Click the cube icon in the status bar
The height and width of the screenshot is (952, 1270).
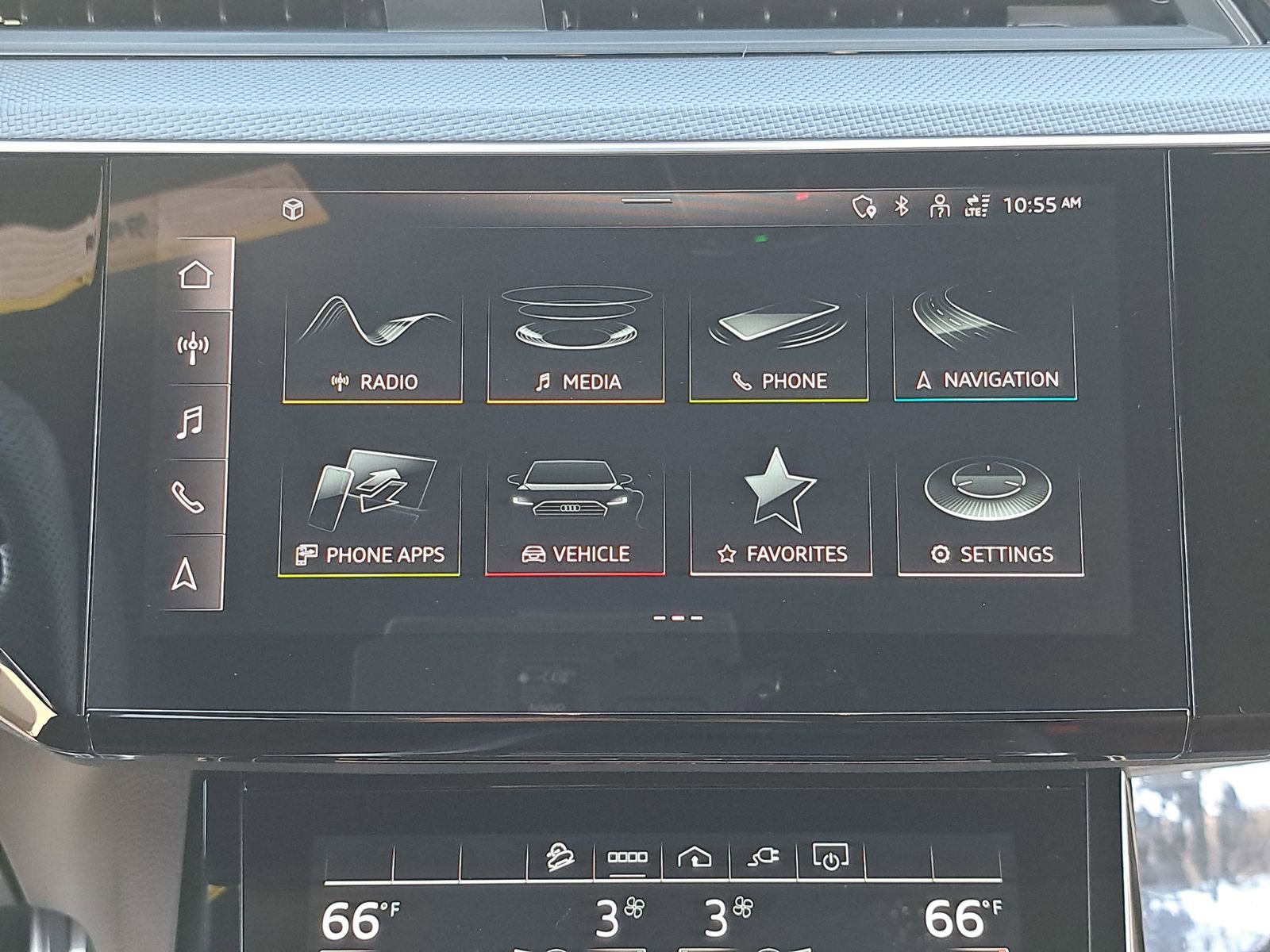tap(293, 209)
